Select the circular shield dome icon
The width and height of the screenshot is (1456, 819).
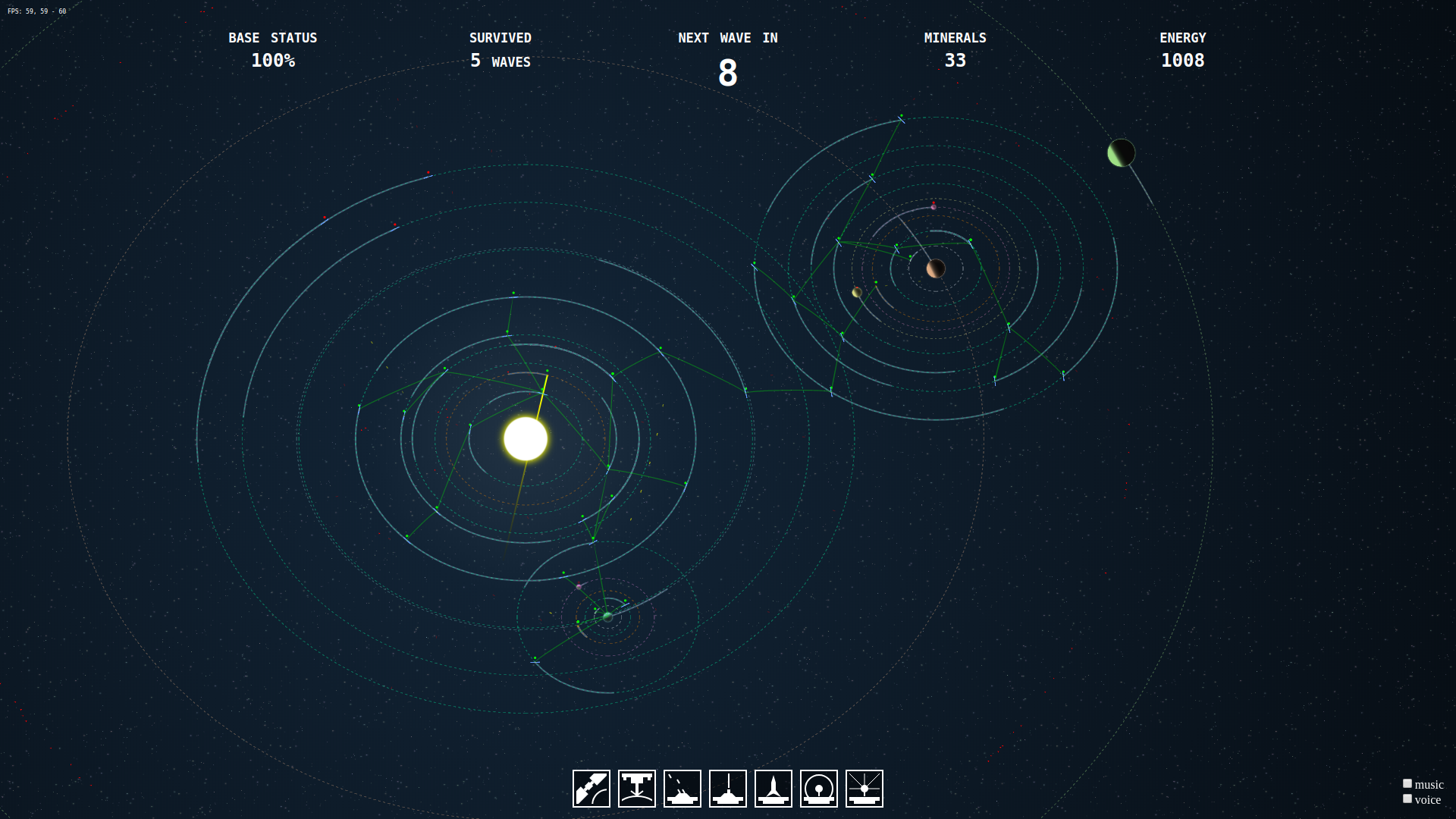click(819, 789)
